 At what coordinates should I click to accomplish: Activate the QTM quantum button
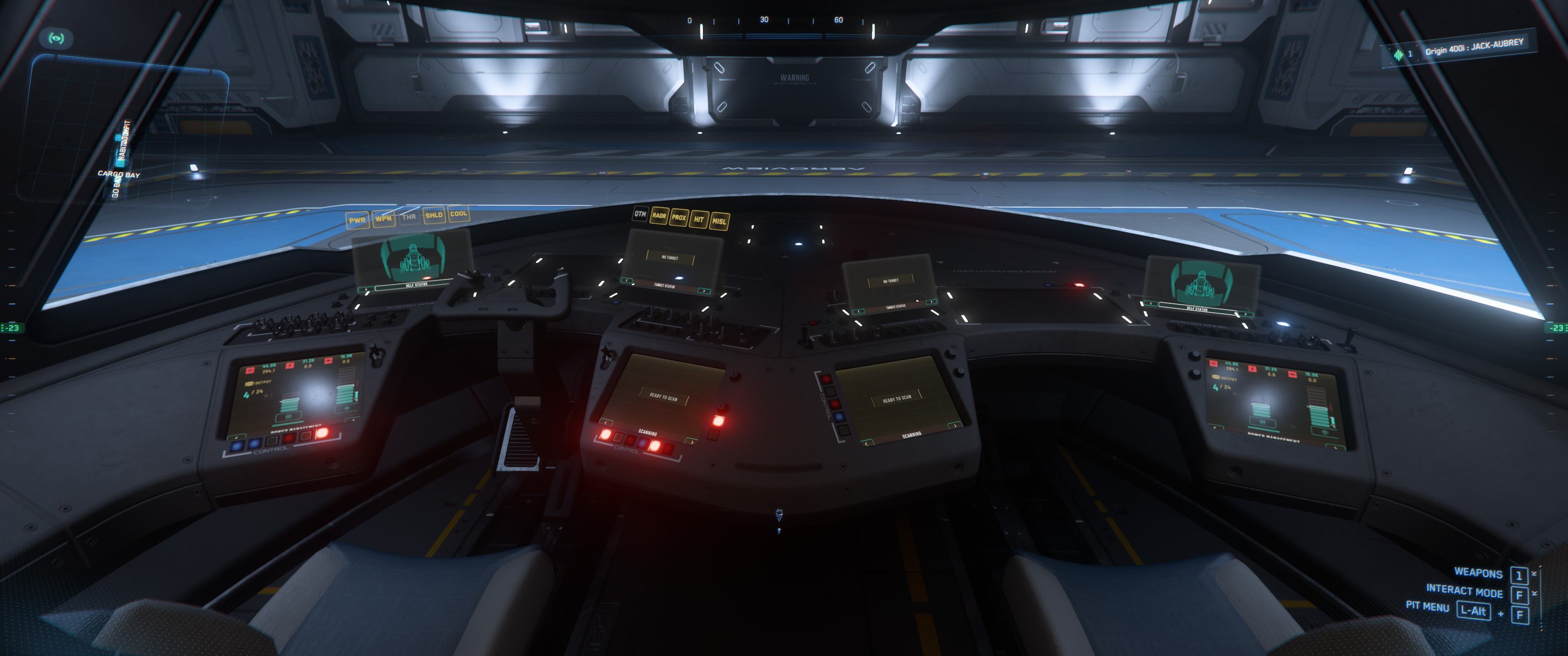click(x=640, y=214)
